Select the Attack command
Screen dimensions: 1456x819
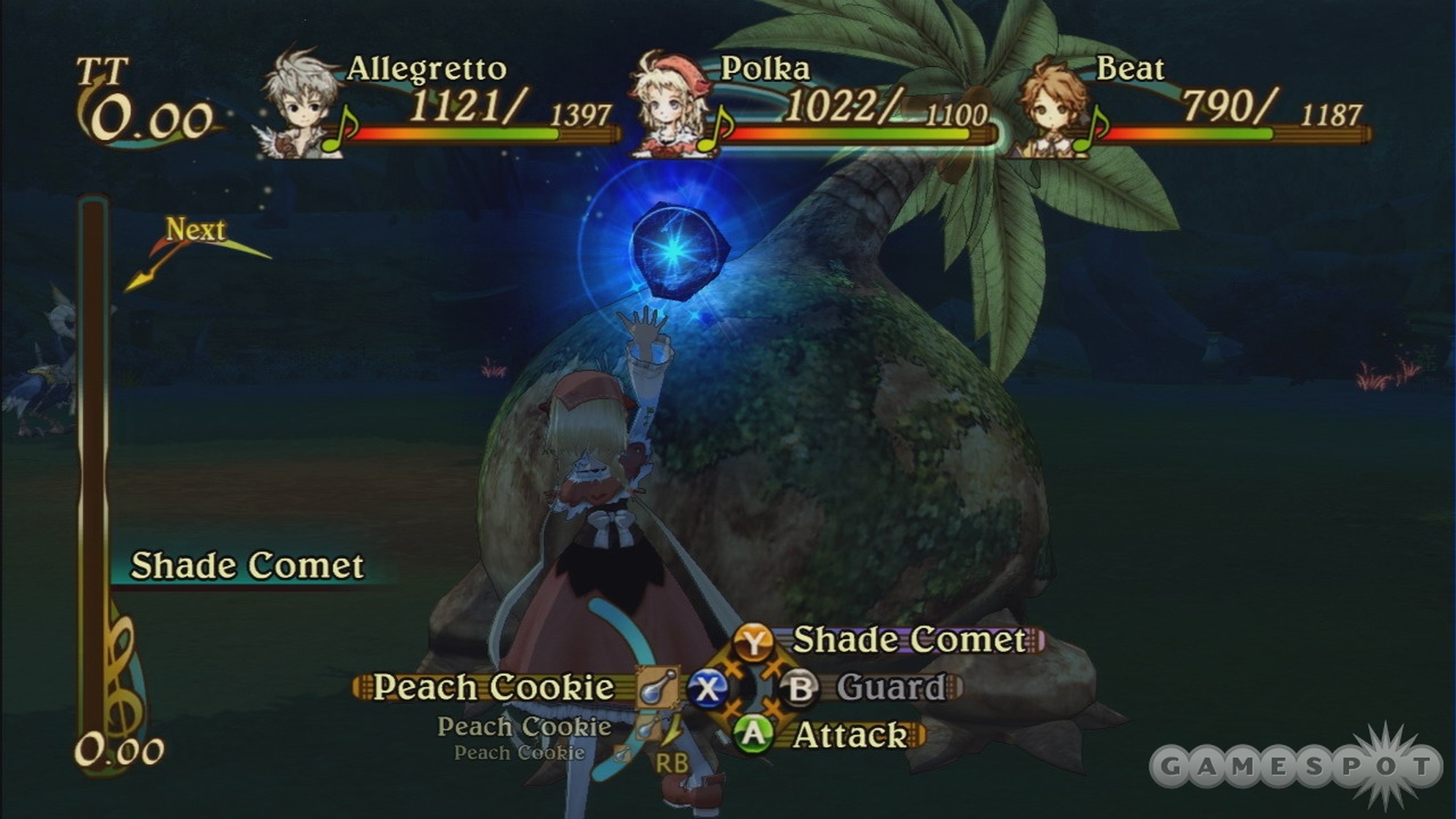point(850,735)
